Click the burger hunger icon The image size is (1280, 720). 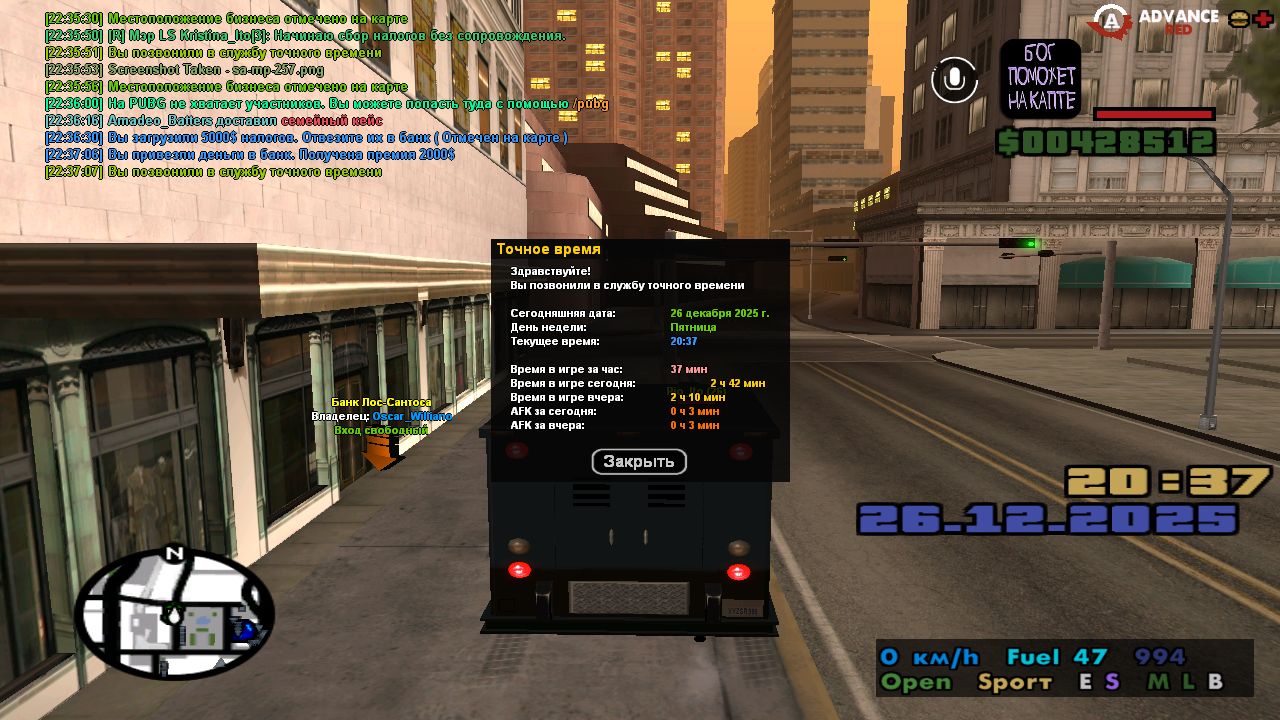tap(1238, 19)
